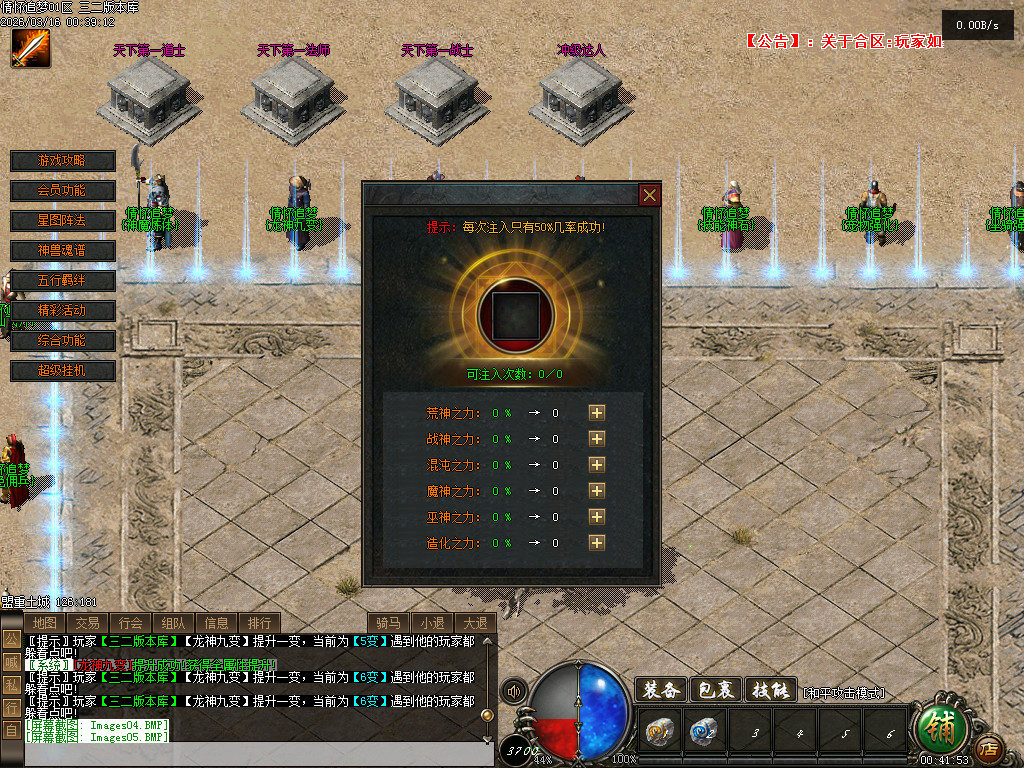This screenshot has width=1024, height=768.
Task: Open 会员功能 member features
Action: (62, 191)
